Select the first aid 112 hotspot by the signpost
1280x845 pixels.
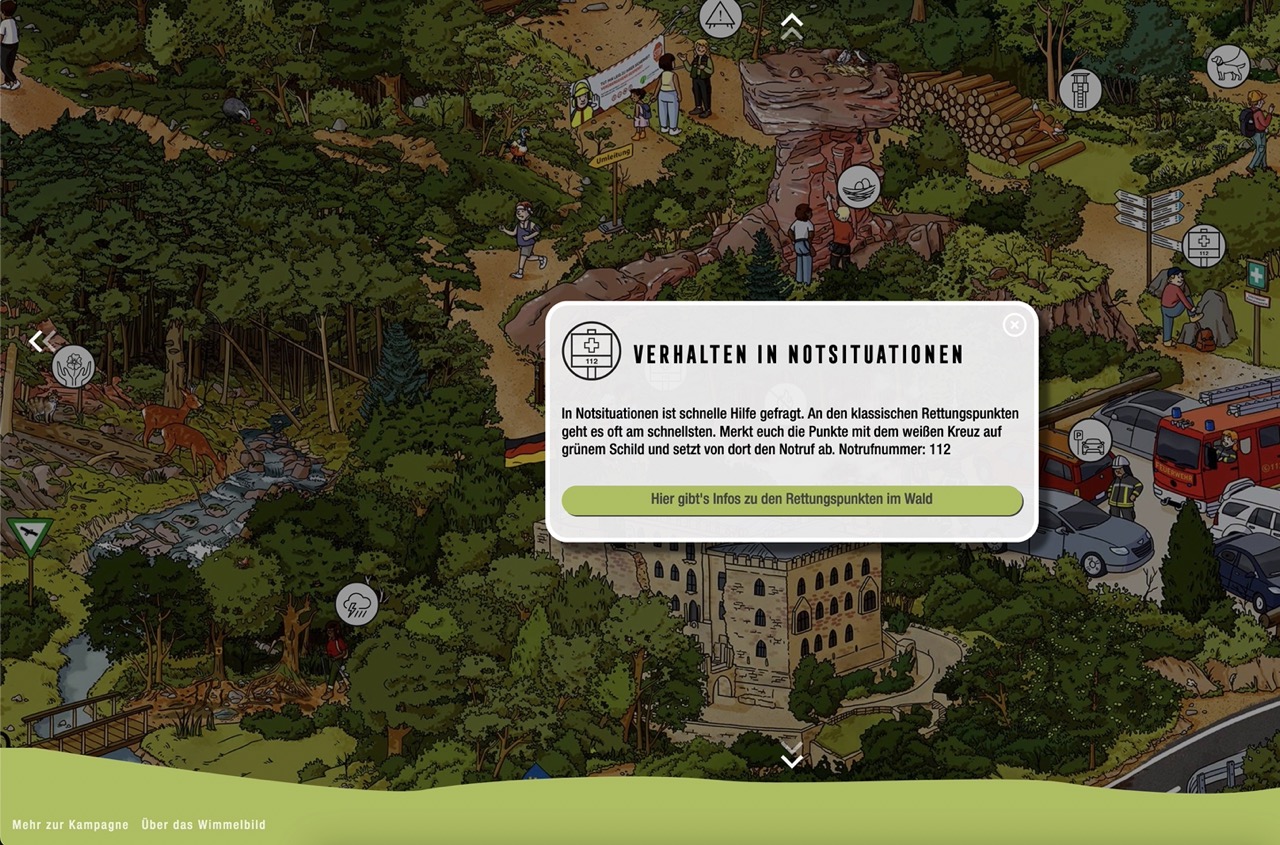click(1203, 246)
